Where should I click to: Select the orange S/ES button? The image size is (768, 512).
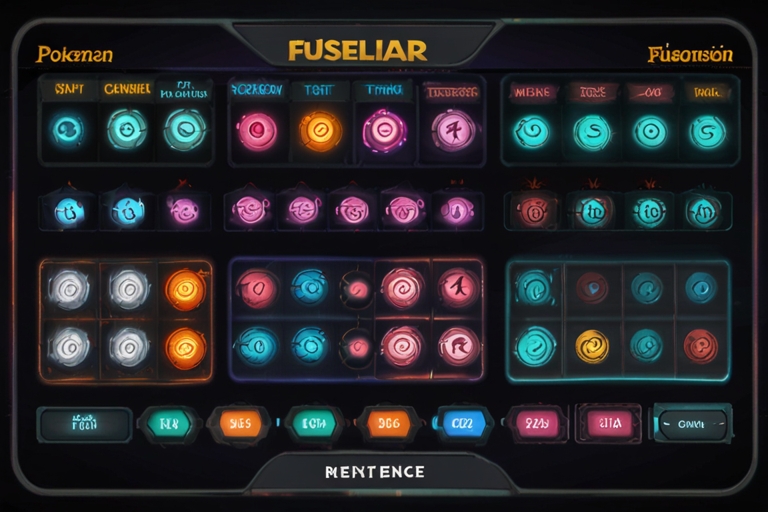(x=239, y=423)
